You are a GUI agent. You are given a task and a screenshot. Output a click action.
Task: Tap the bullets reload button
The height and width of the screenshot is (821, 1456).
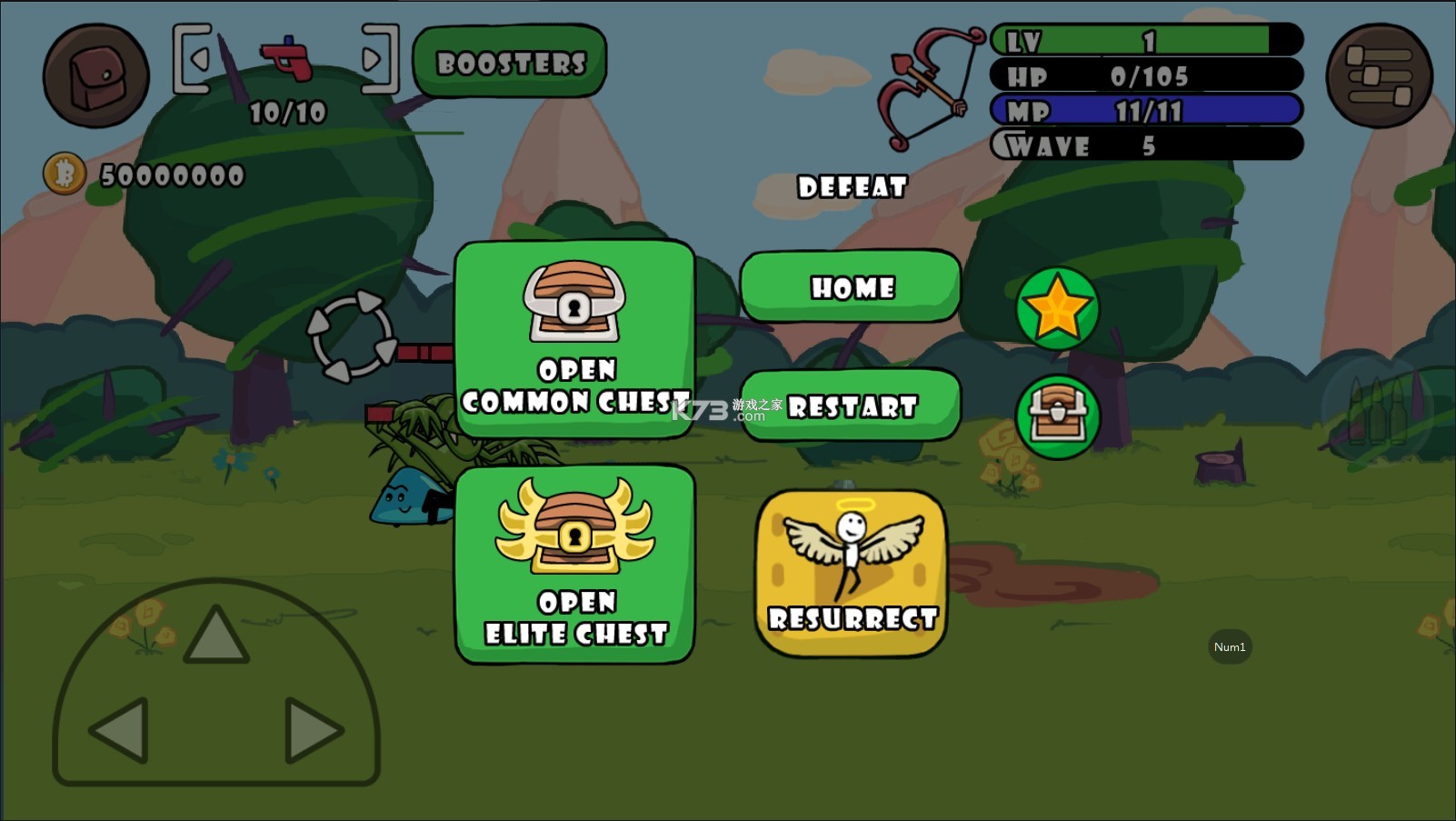coord(1374,411)
